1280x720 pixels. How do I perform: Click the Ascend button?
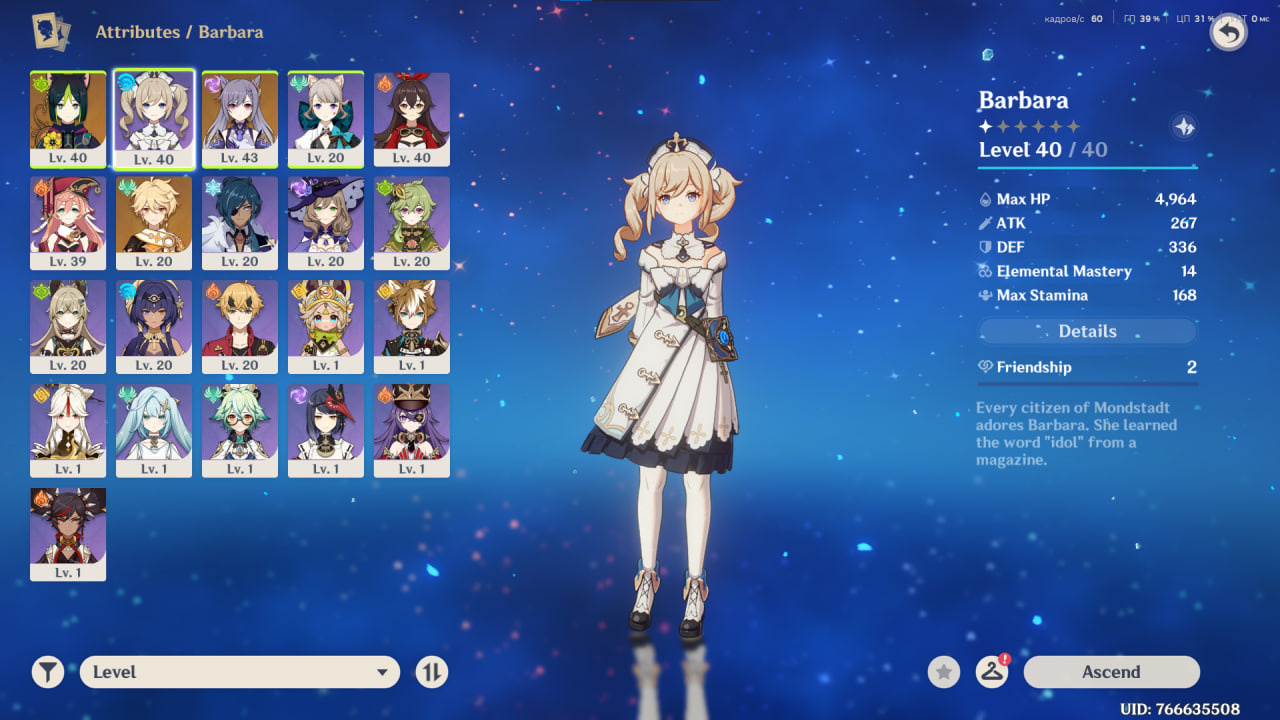[1111, 672]
